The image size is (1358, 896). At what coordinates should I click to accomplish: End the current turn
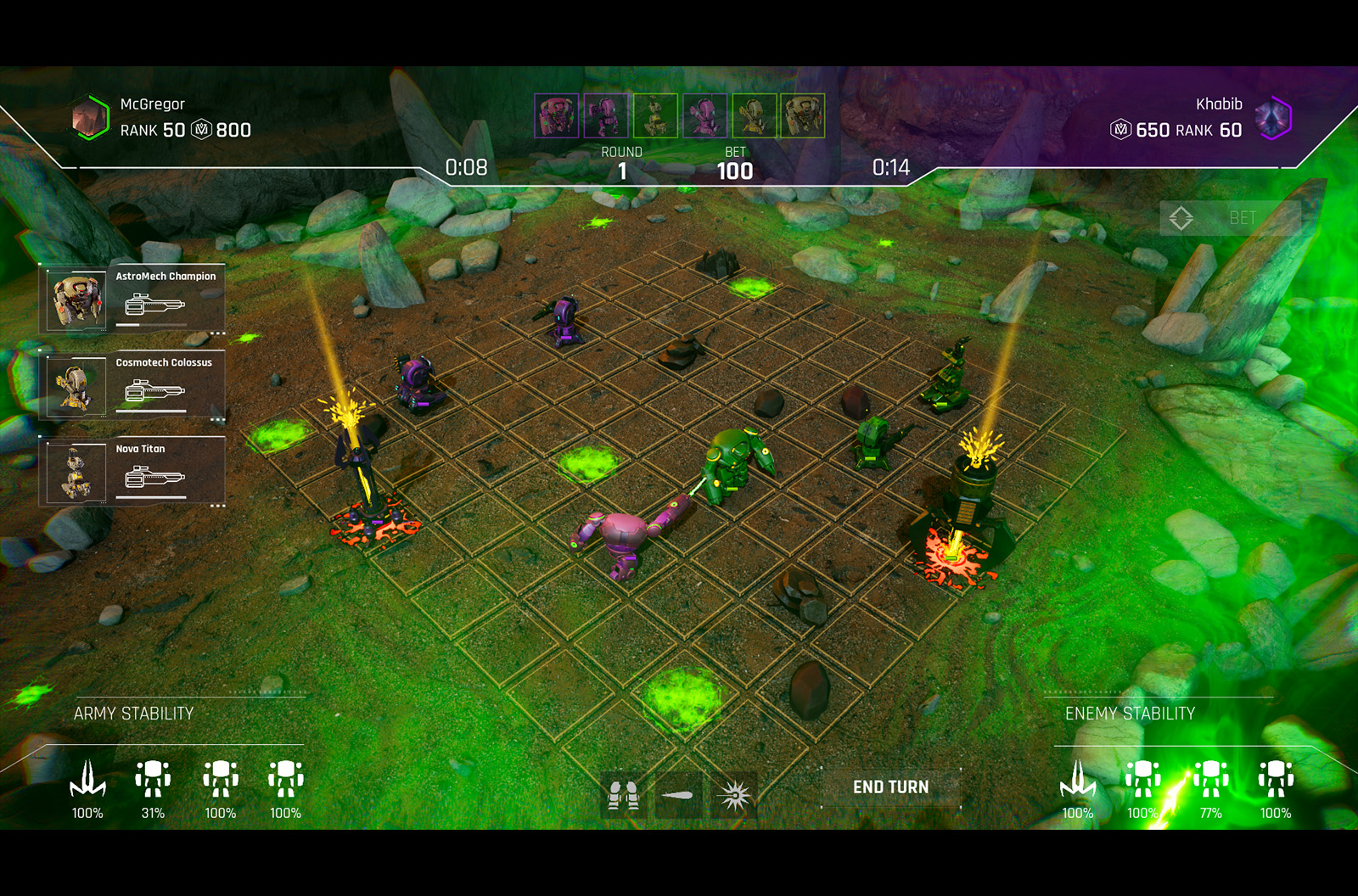point(890,787)
